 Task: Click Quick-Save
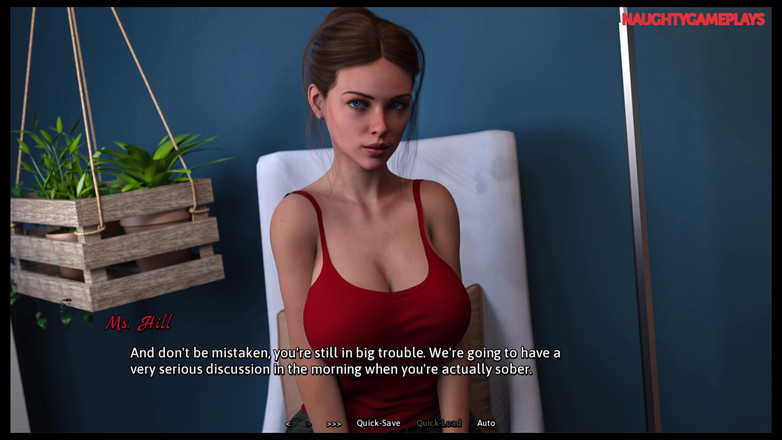tap(378, 423)
